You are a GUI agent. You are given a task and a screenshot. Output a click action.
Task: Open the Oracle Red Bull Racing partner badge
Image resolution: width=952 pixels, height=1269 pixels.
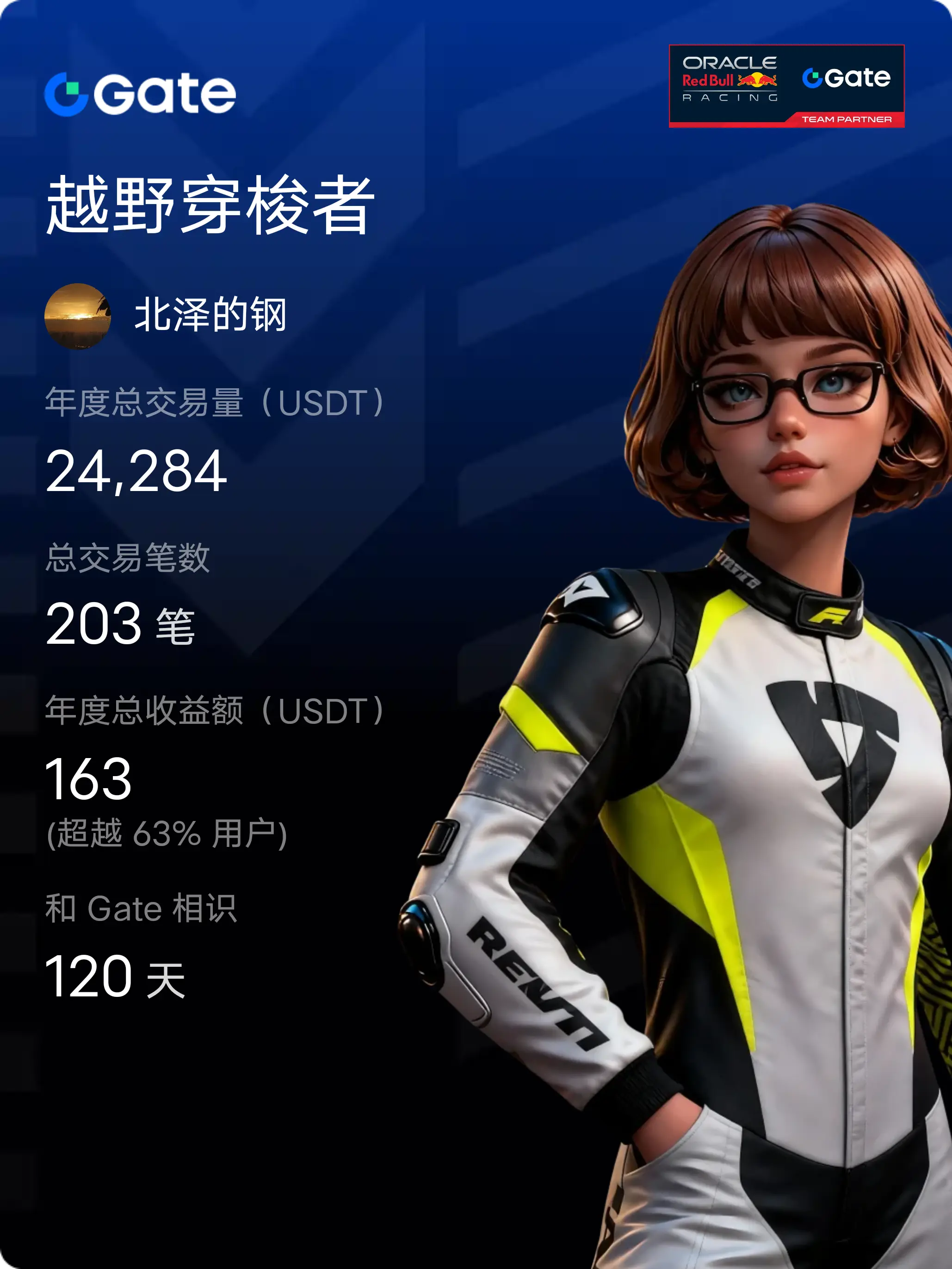pyautogui.click(x=786, y=86)
